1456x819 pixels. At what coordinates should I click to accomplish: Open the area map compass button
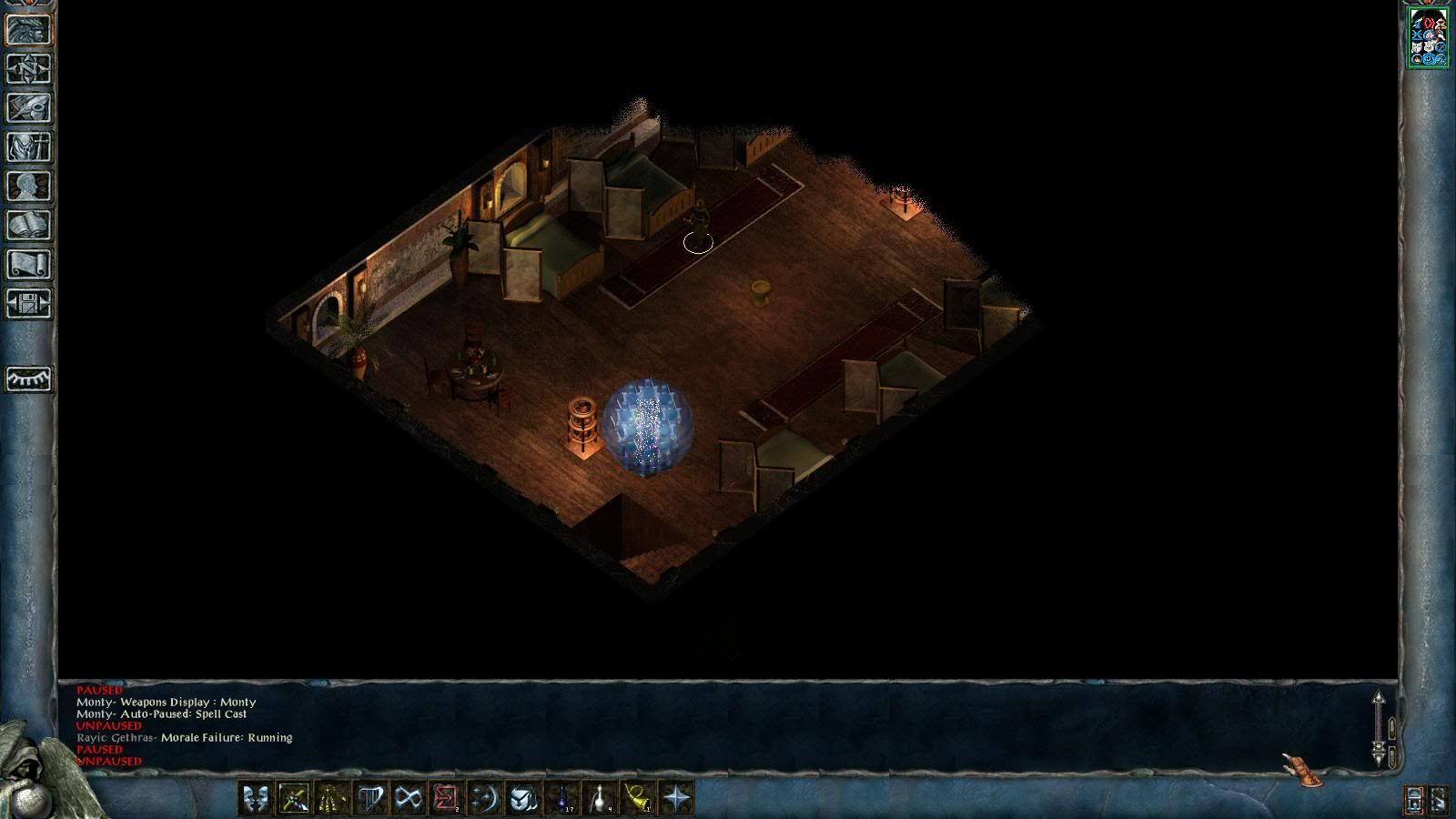tap(29, 69)
